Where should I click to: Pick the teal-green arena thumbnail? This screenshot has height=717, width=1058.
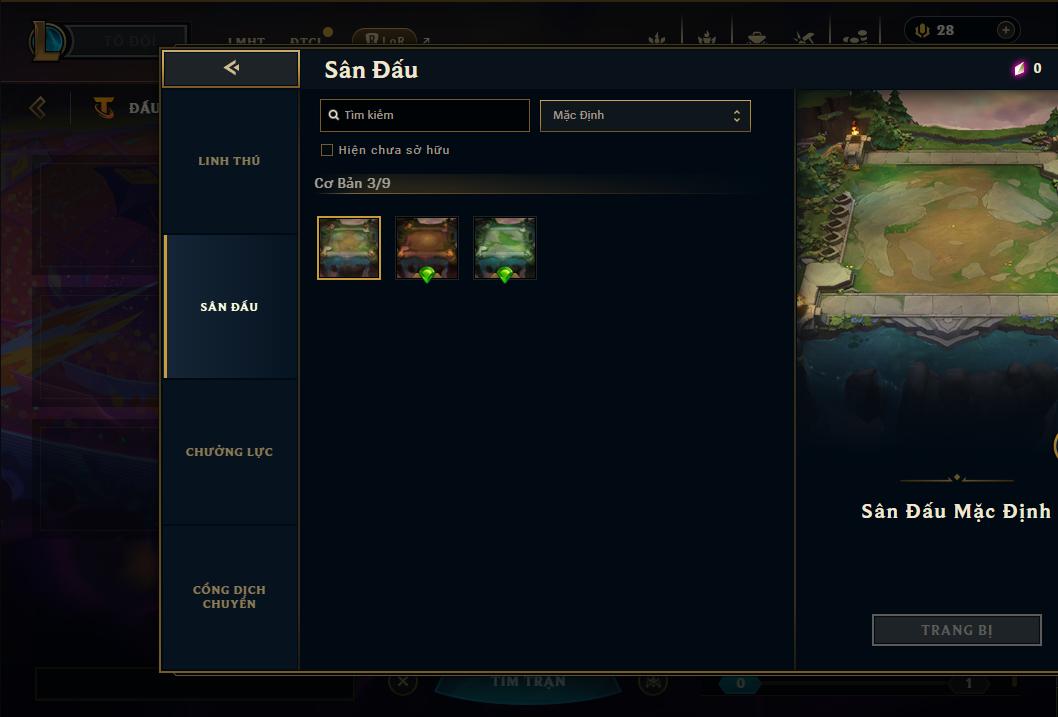click(505, 248)
